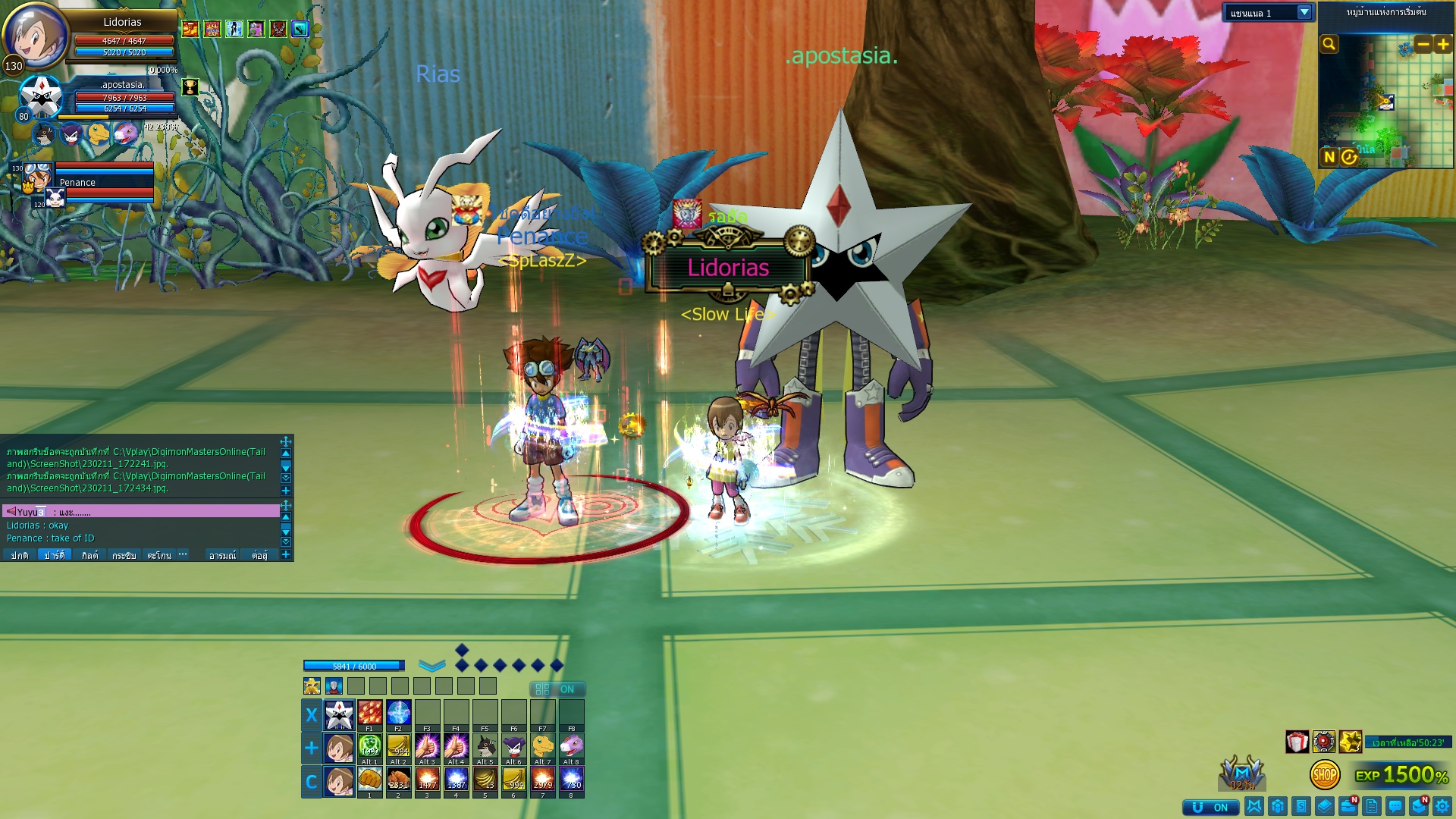Screen dimensions: 1456x819
Task: Zoom out the minimap with minus button
Action: click(1423, 45)
